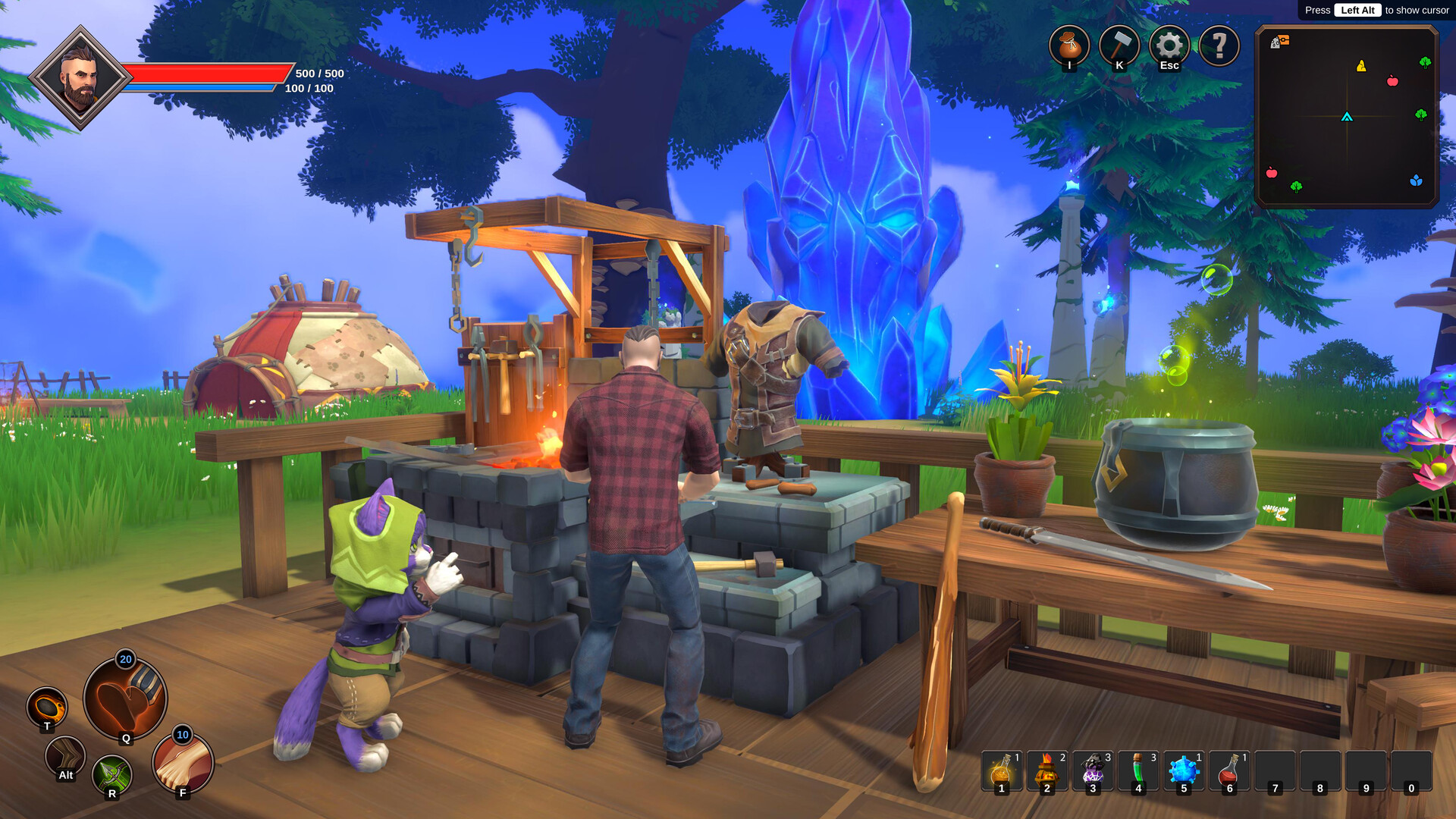Click the orange chest marker on the minimap
This screenshot has width=1456, height=819.
1283,40
